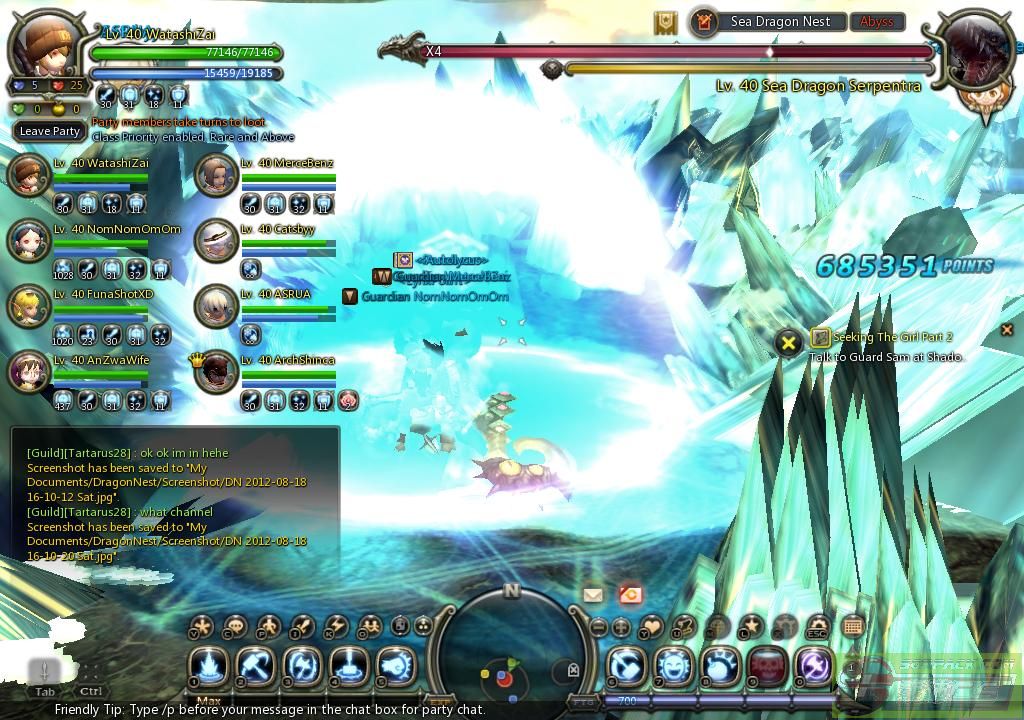Open the calendar grid icon

point(852,627)
